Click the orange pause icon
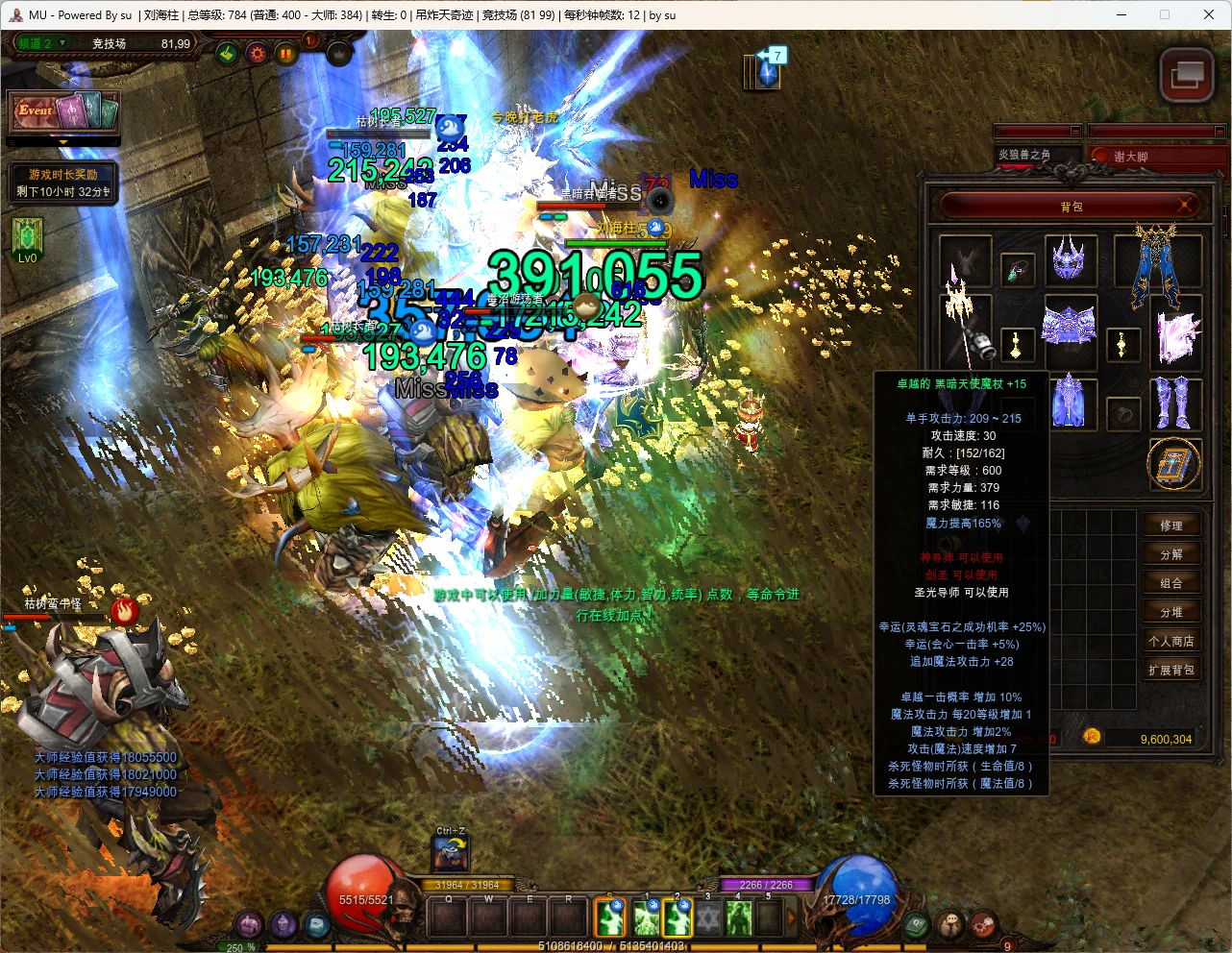 tap(285, 54)
